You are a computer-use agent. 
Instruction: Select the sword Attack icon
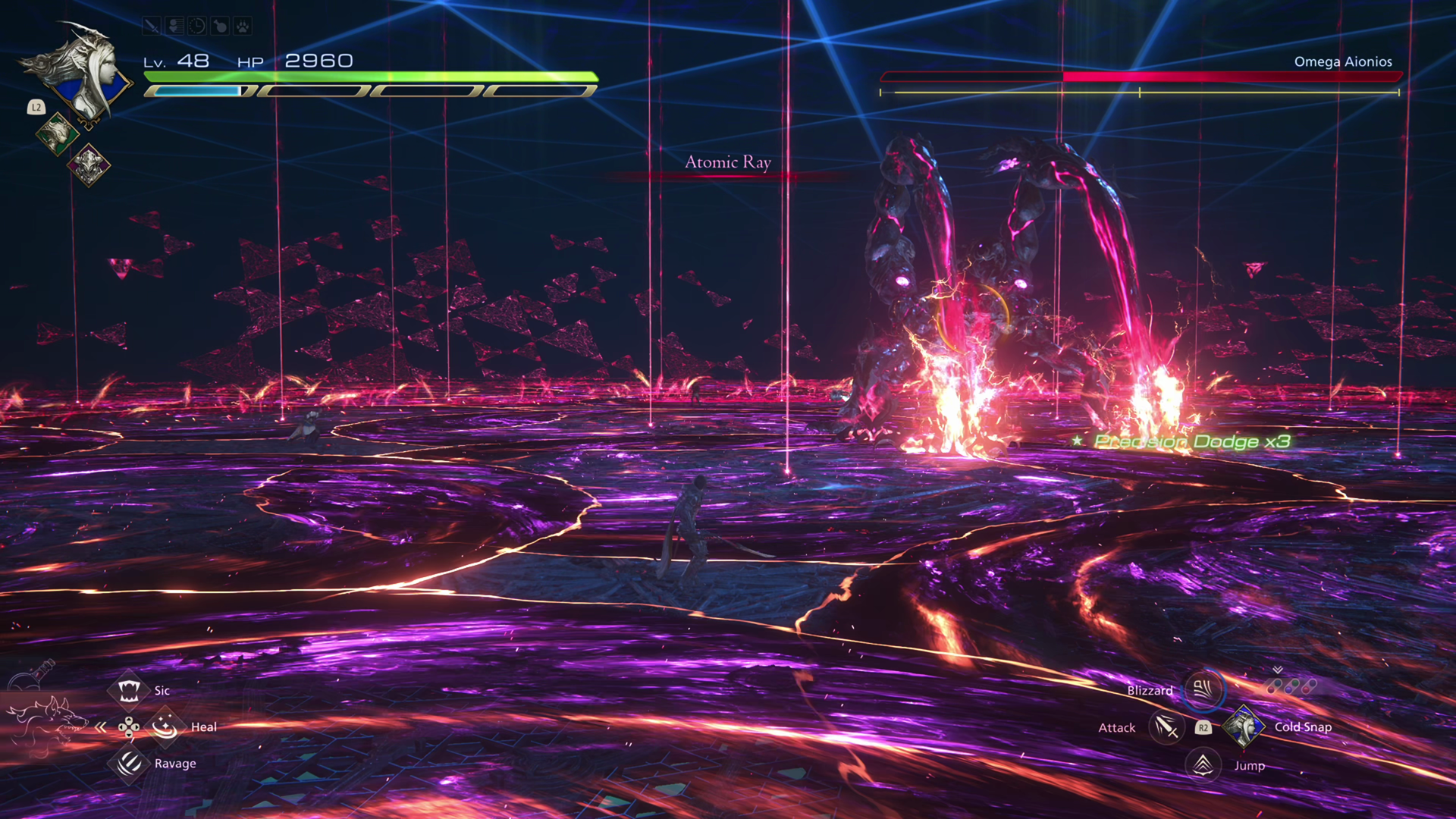(1166, 727)
